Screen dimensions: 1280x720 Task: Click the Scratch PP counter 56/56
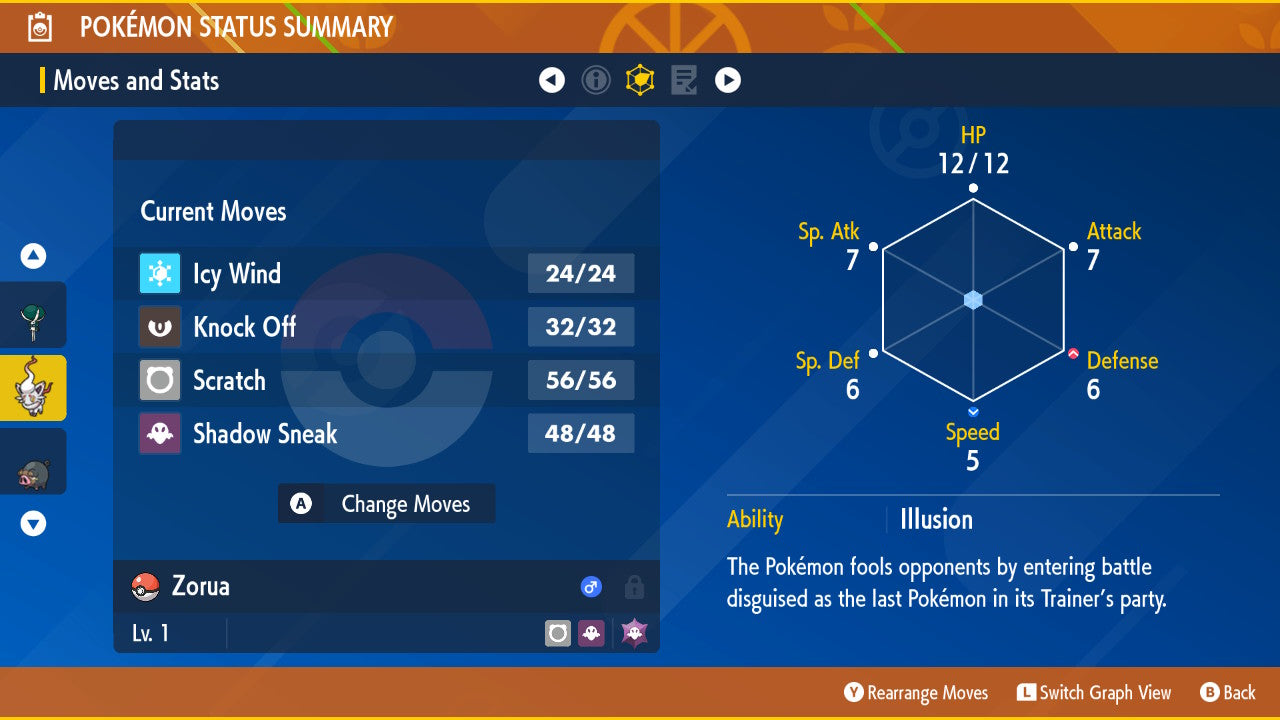coord(581,380)
